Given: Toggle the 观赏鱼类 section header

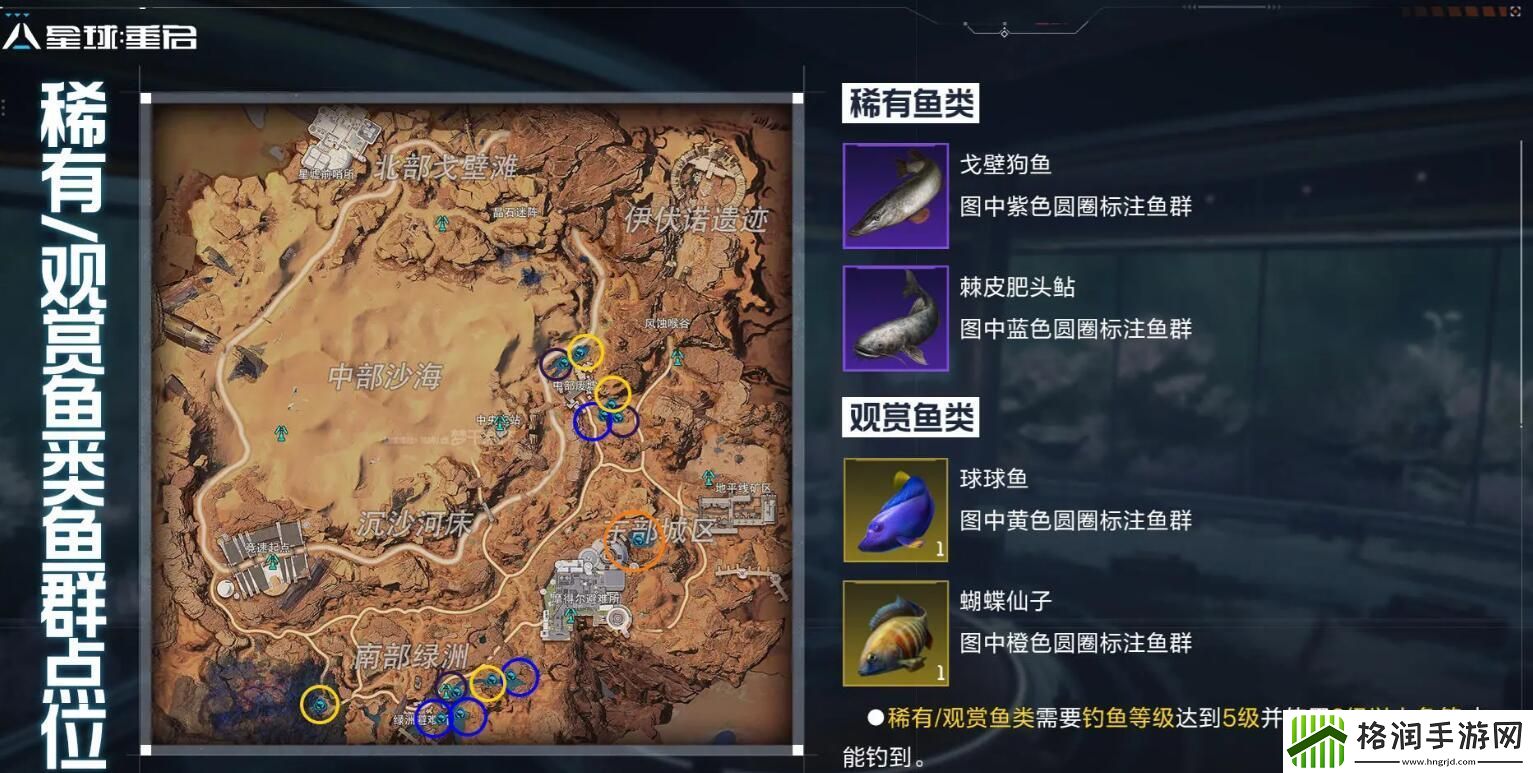Looking at the screenshot, I should [x=911, y=417].
